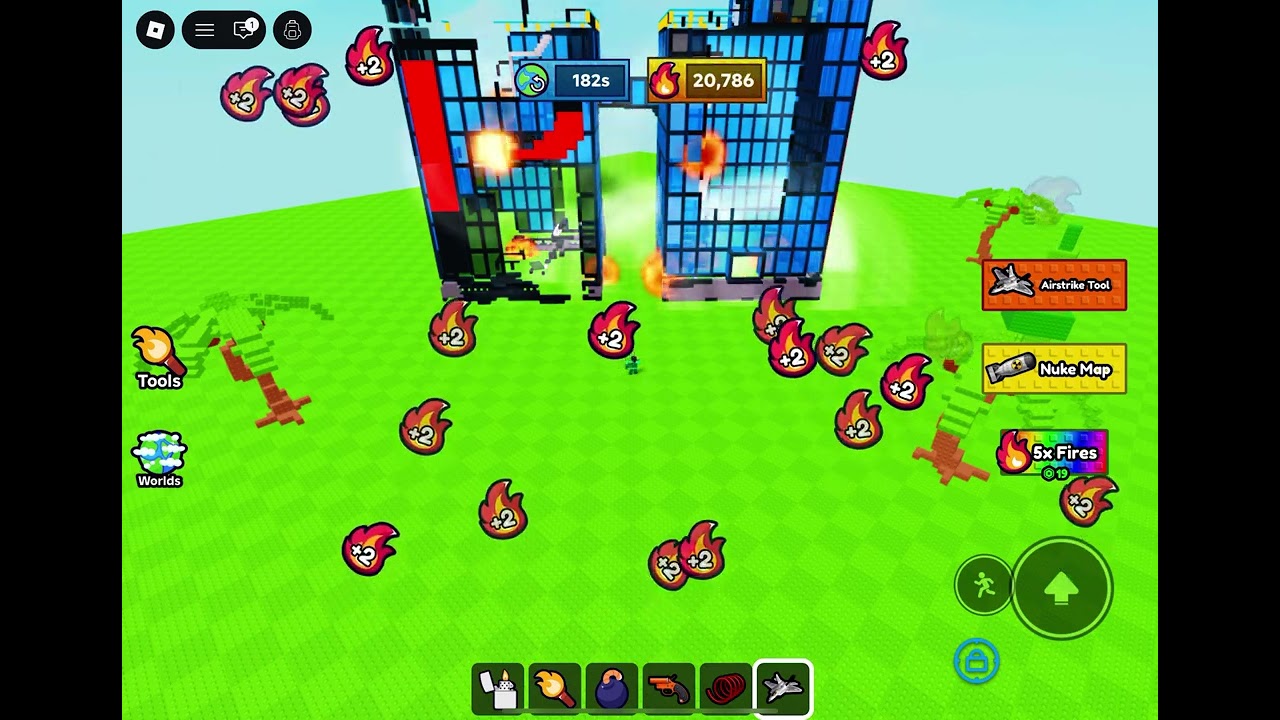Equip the lighter in the hotbar
The width and height of the screenshot is (1280, 720).
tap(498, 688)
